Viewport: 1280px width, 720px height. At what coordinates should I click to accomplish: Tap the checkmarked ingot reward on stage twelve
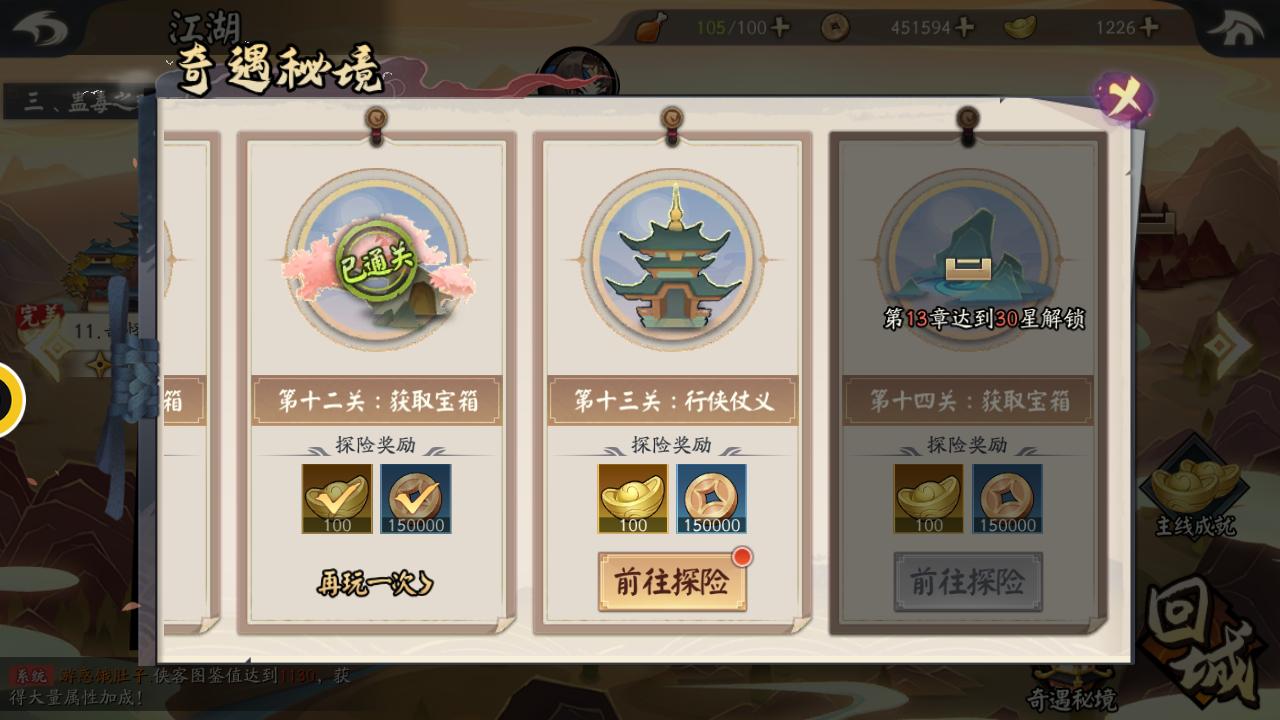pos(336,498)
